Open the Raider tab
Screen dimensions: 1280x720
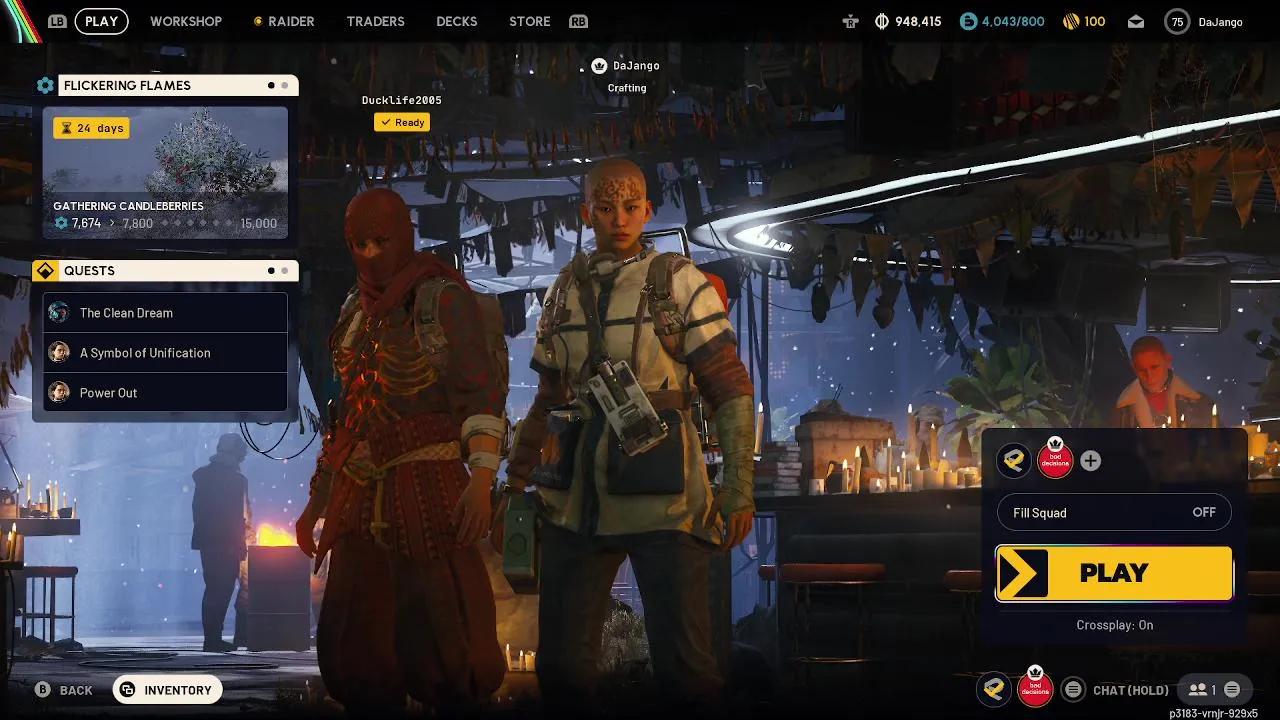pyautogui.click(x=284, y=21)
